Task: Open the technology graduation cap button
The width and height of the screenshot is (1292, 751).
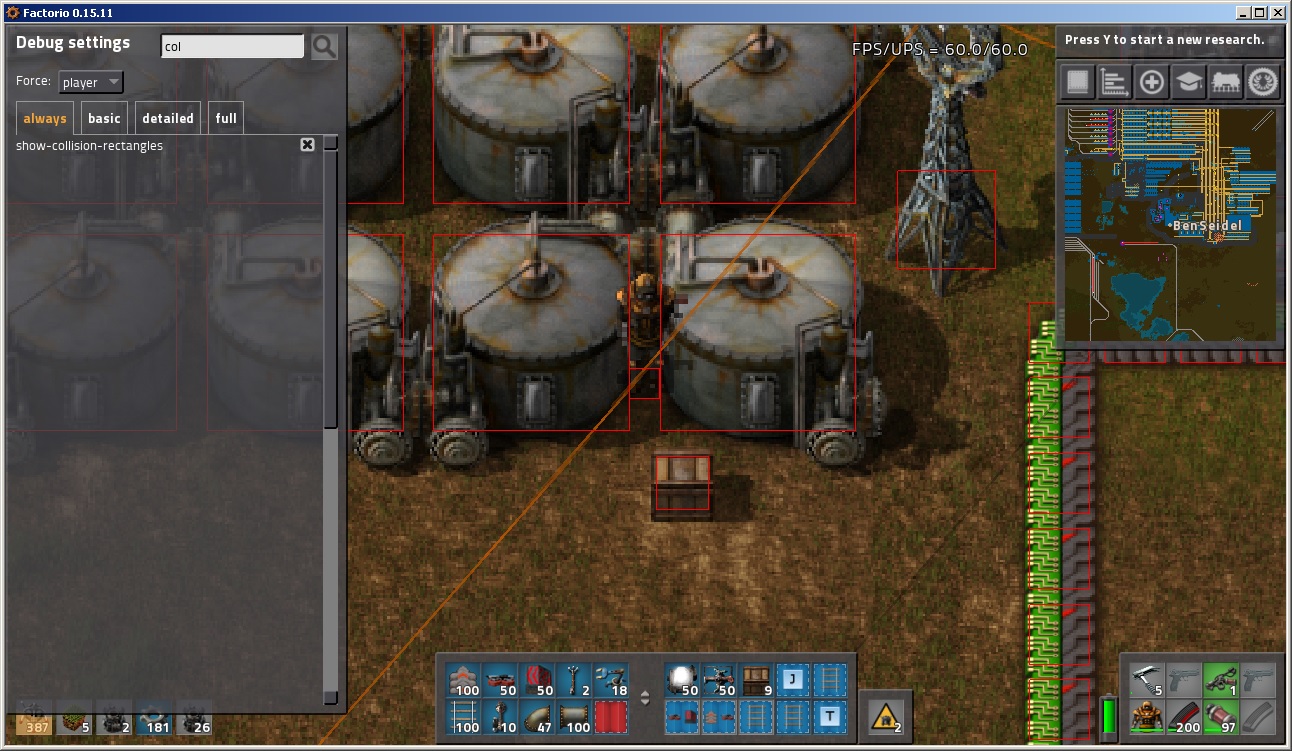Action: click(x=1188, y=82)
